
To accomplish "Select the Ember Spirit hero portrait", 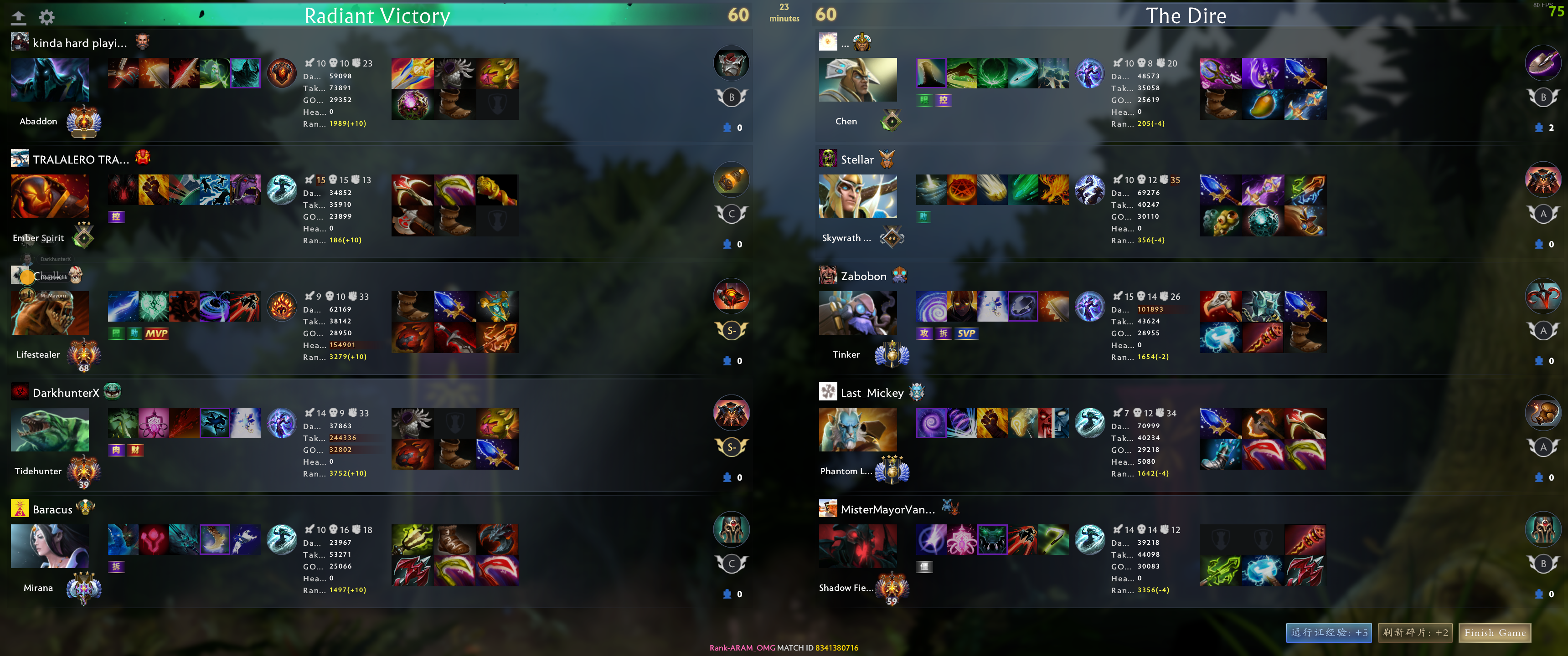I will click(50, 196).
